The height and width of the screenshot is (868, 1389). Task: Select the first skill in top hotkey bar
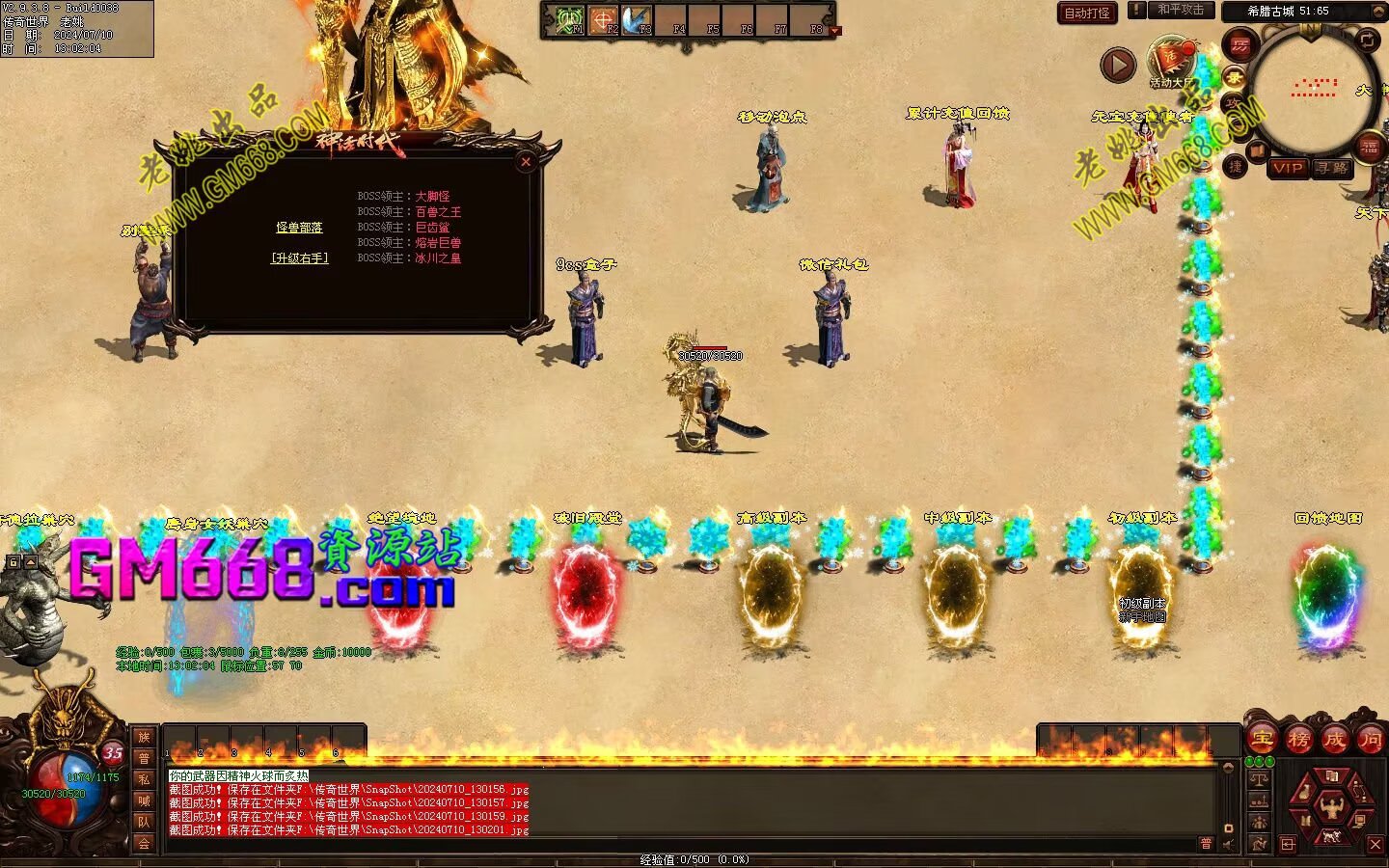click(x=567, y=20)
